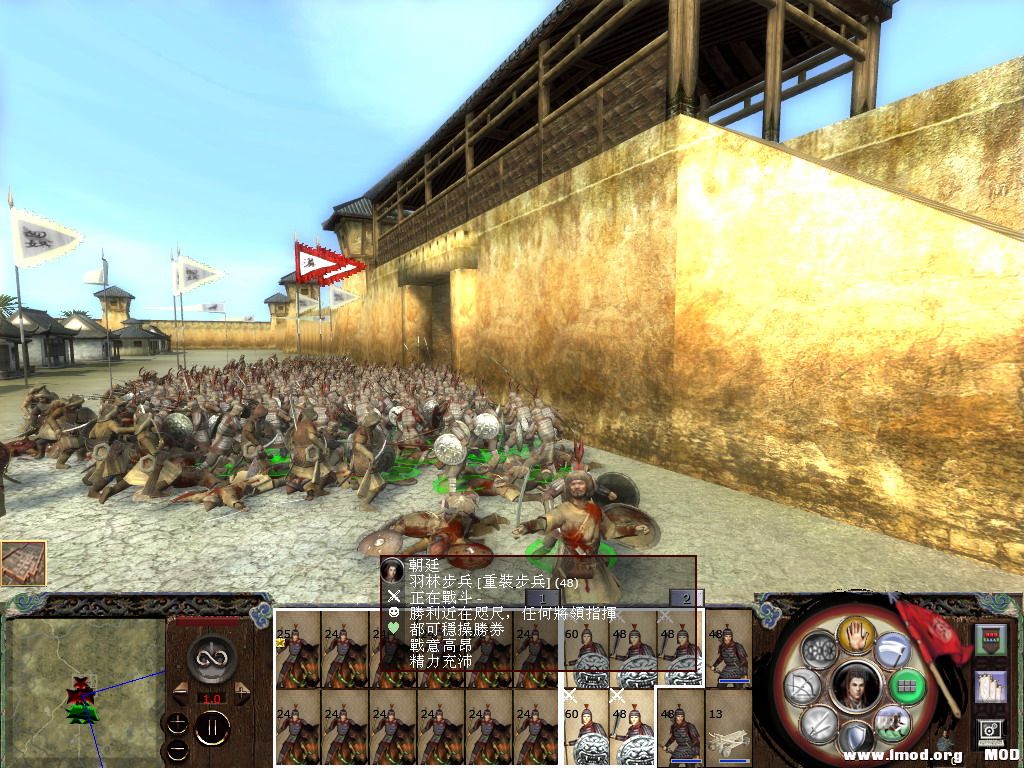Toggle the infinity speed button
This screenshot has height=768, width=1024.
(211, 657)
